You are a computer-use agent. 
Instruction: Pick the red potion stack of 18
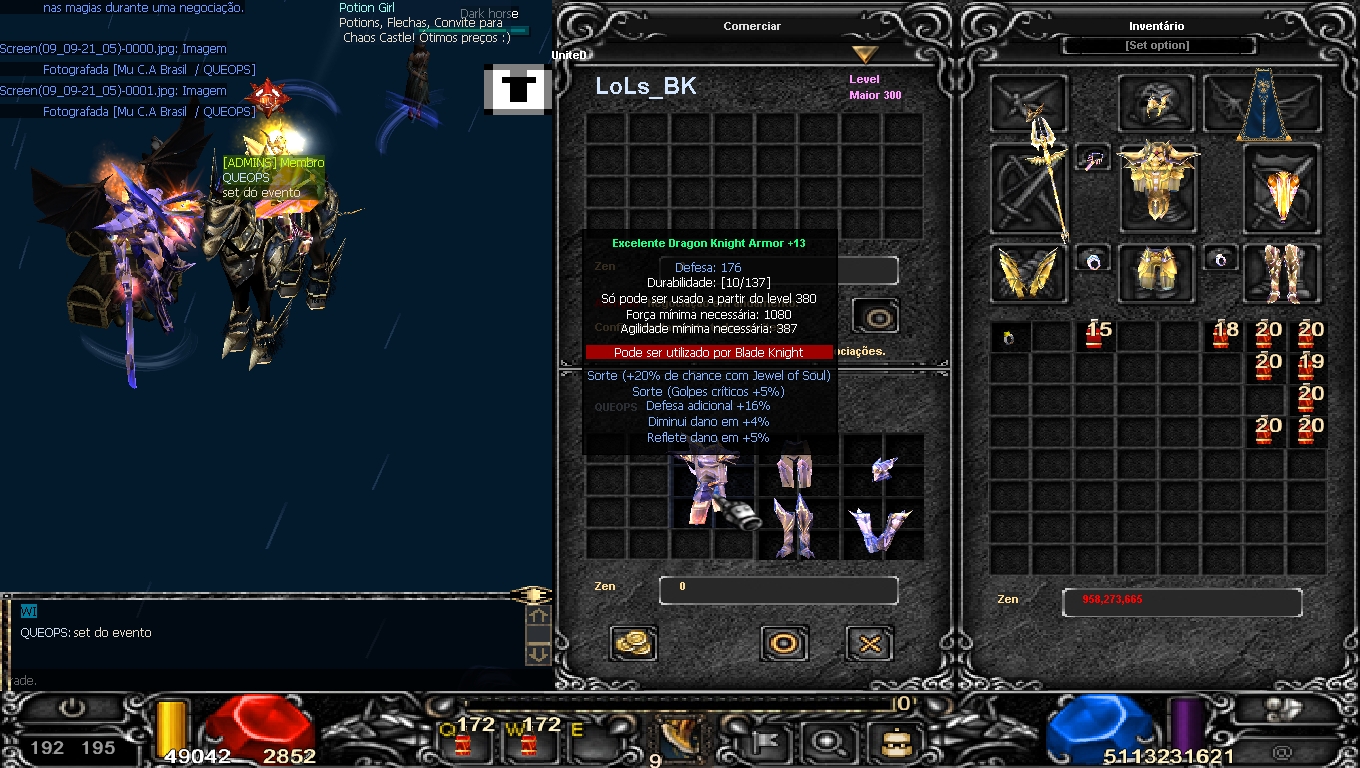click(1223, 335)
